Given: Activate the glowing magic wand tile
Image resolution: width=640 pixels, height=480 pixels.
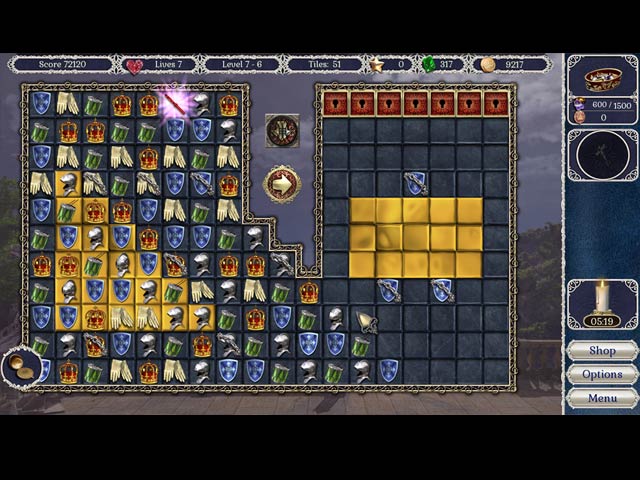Looking at the screenshot, I should (x=175, y=101).
